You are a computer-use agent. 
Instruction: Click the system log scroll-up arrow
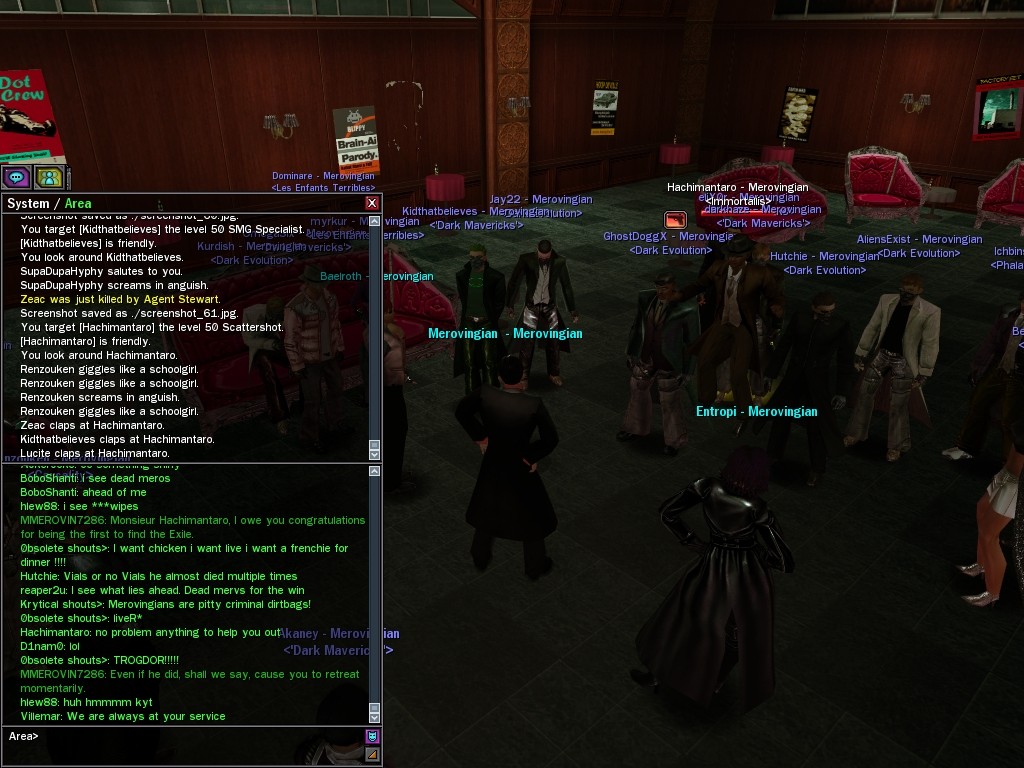coord(375,220)
